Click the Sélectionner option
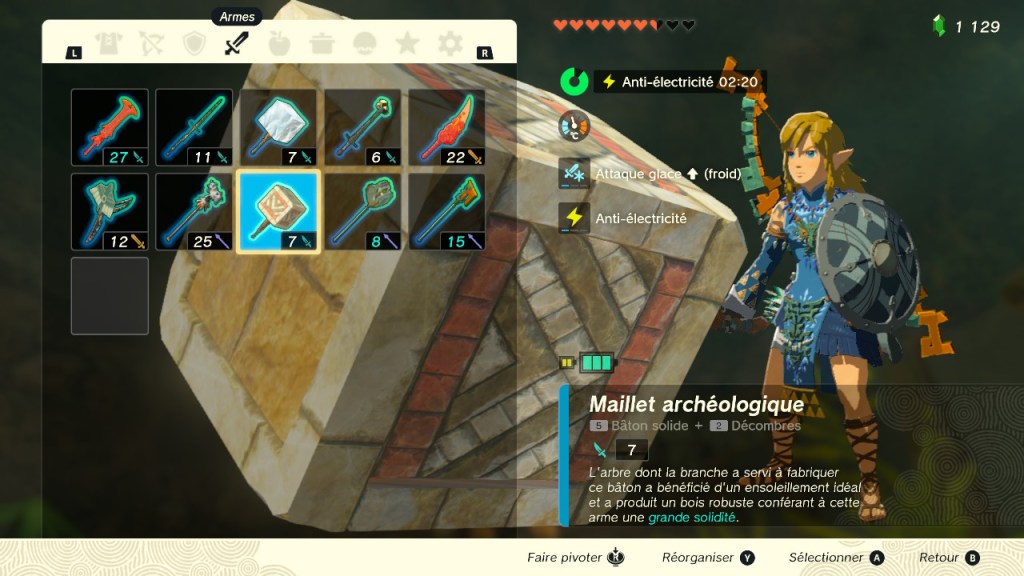The height and width of the screenshot is (576, 1024). point(836,558)
